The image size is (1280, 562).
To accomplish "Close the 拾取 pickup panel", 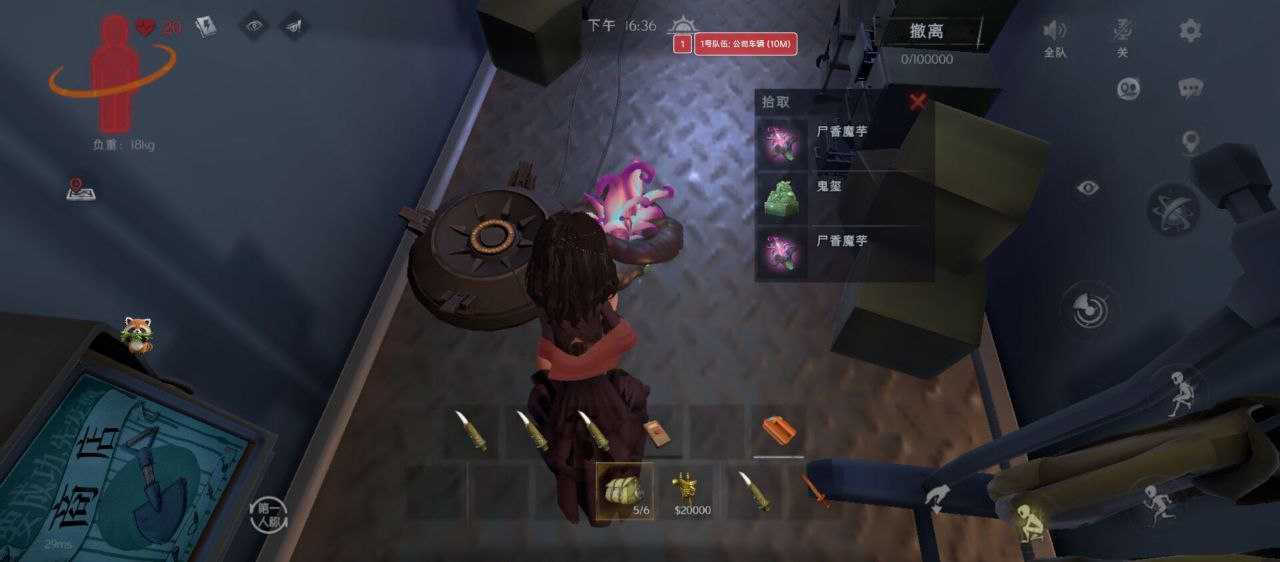I will pos(918,101).
